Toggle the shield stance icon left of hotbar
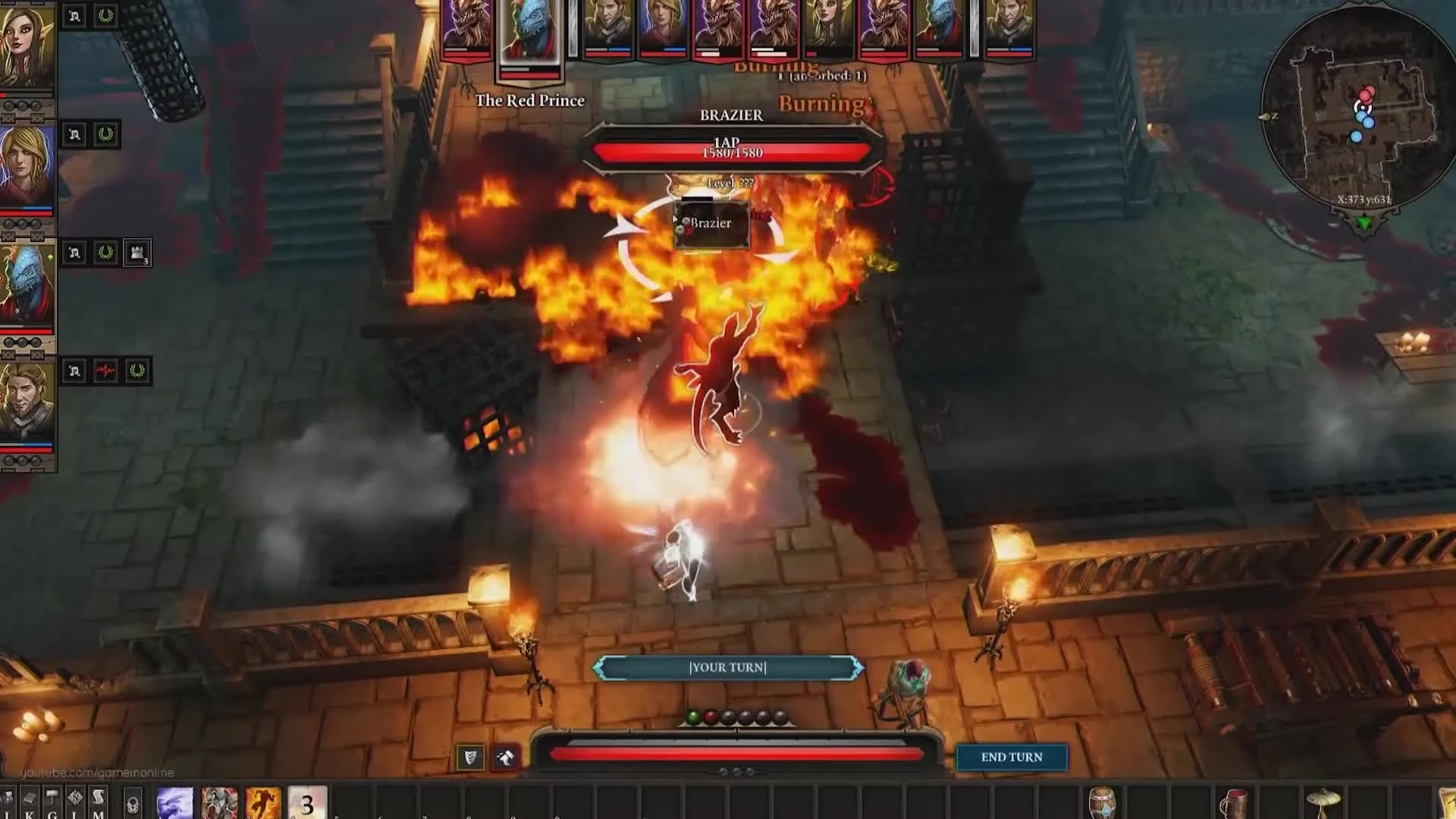Screen dimensions: 1456x819 pos(470,757)
